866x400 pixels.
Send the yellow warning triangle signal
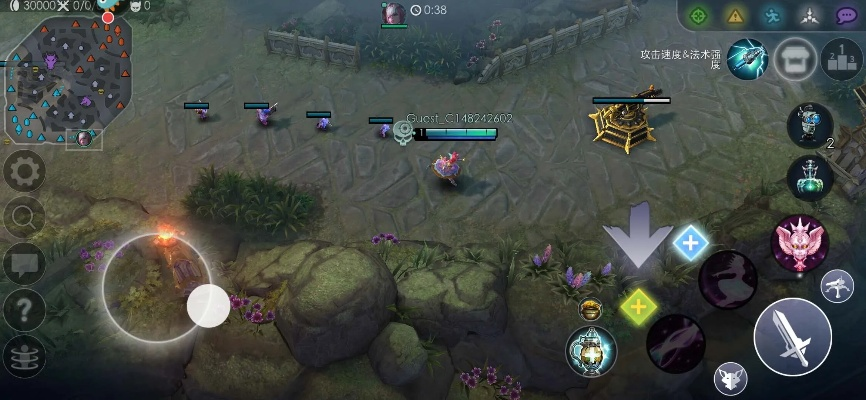(735, 15)
